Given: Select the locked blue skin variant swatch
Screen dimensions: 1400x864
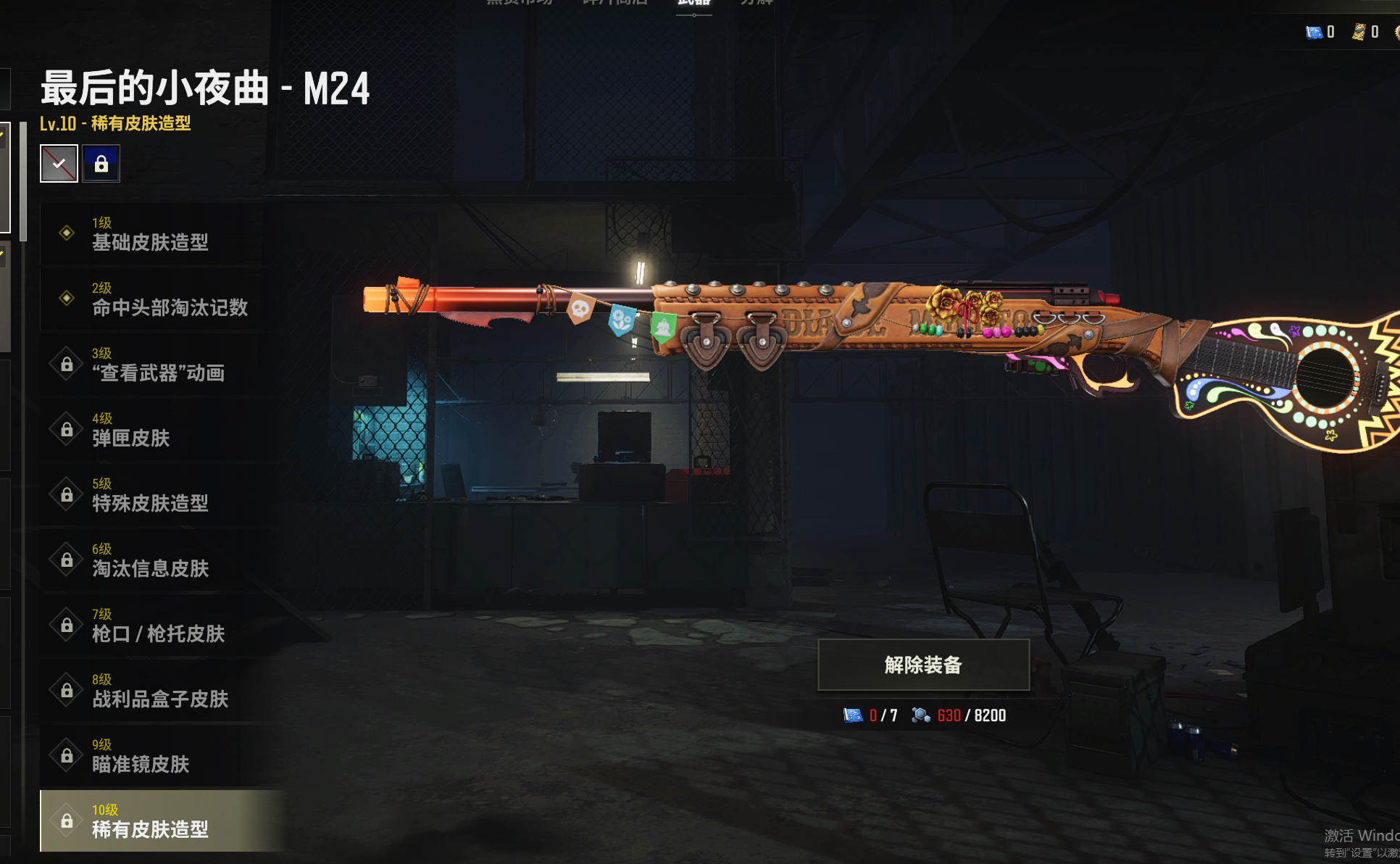Looking at the screenshot, I should [x=101, y=164].
